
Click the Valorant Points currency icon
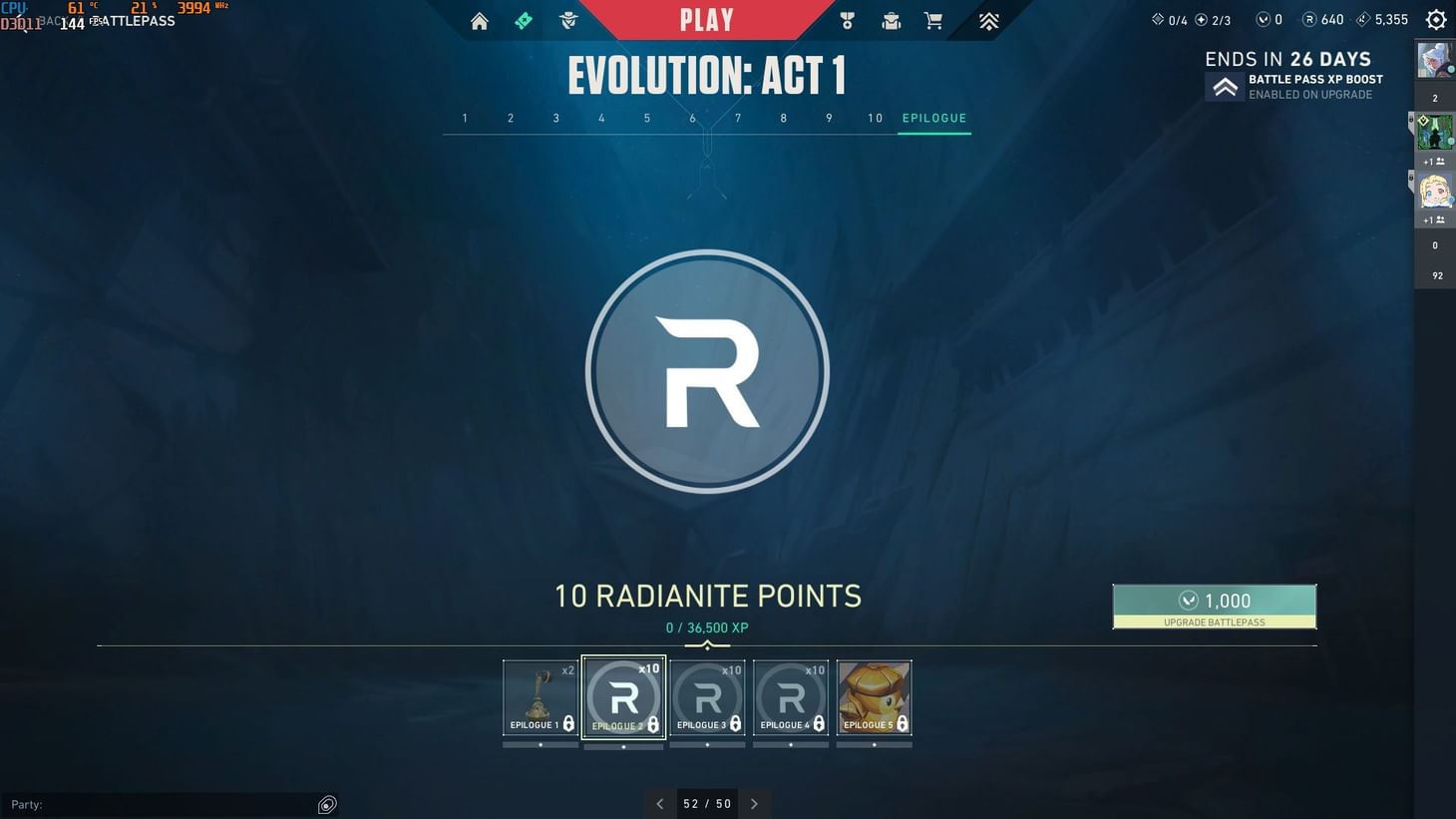coord(1262,18)
